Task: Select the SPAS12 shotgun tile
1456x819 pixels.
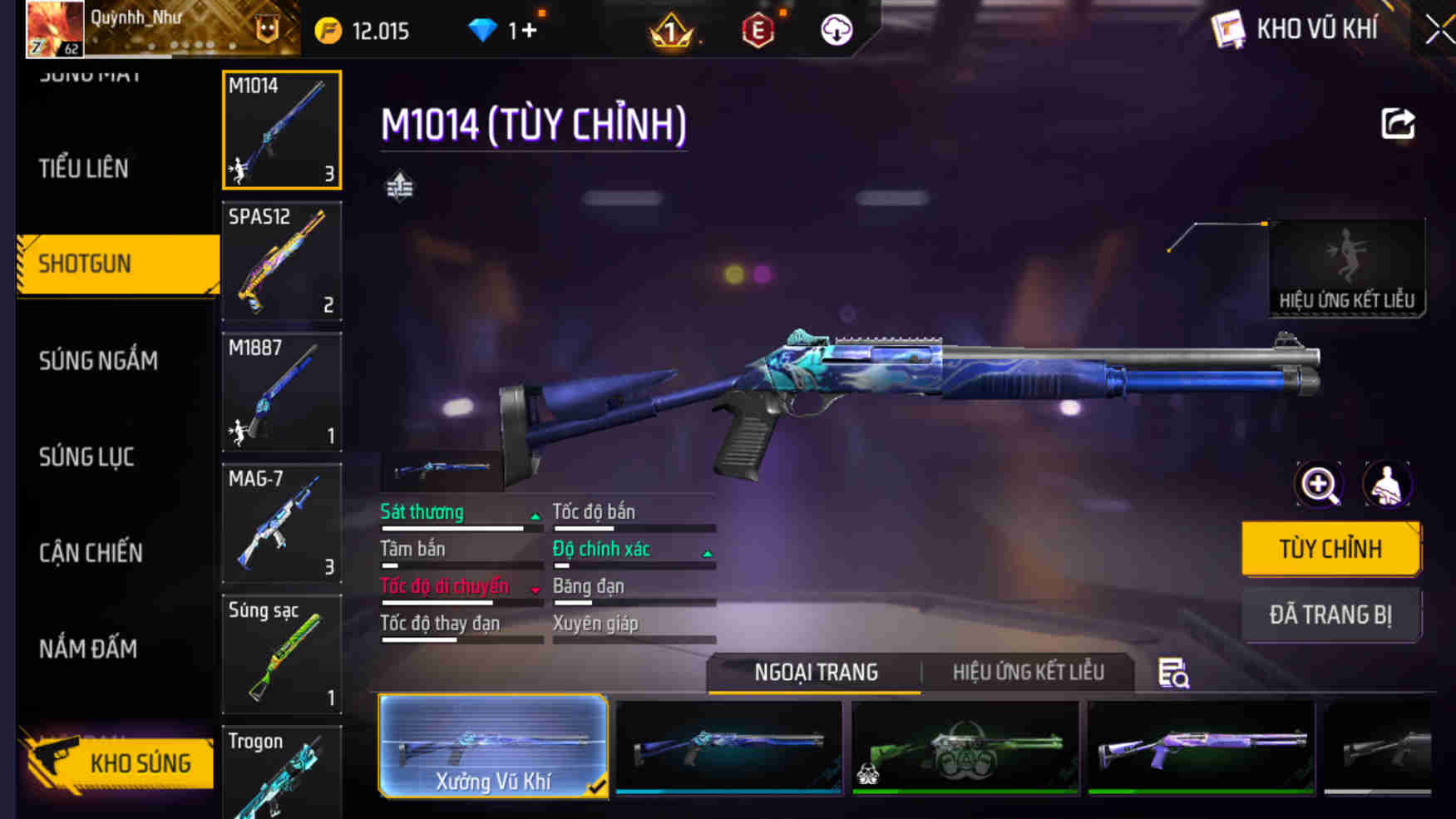Action: pyautogui.click(x=282, y=261)
